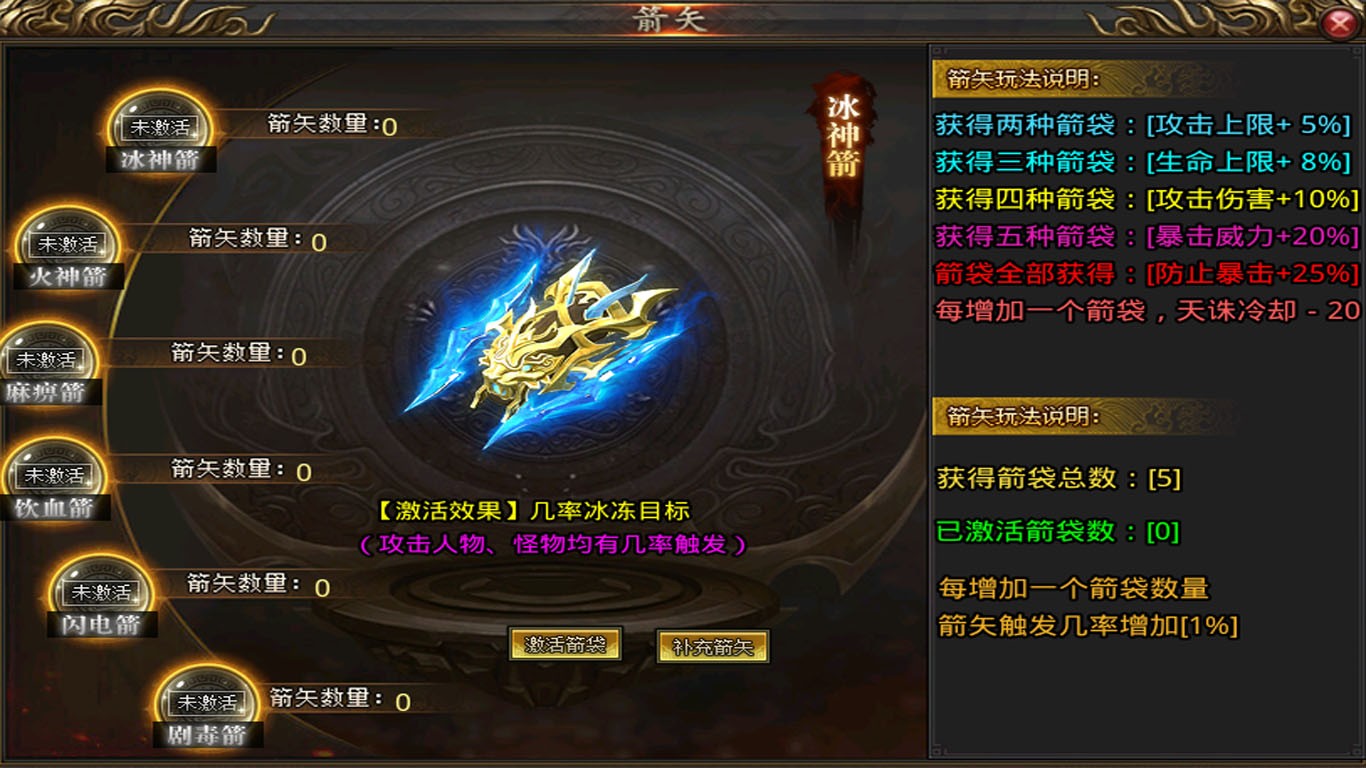Select the 获得箭袋总数 [5] entry
1366x768 pixels.
tap(1053, 480)
